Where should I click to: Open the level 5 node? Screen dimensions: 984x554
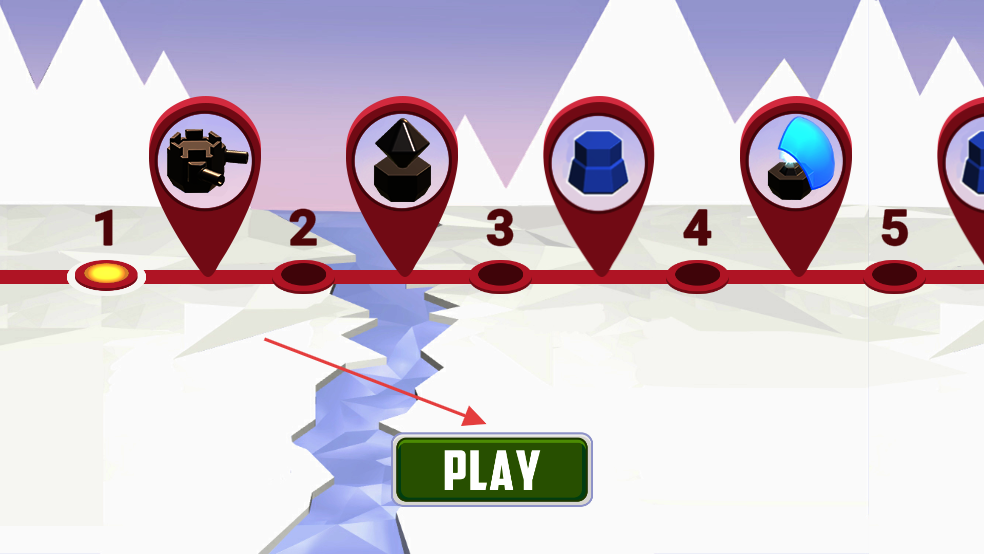pyautogui.click(x=894, y=274)
